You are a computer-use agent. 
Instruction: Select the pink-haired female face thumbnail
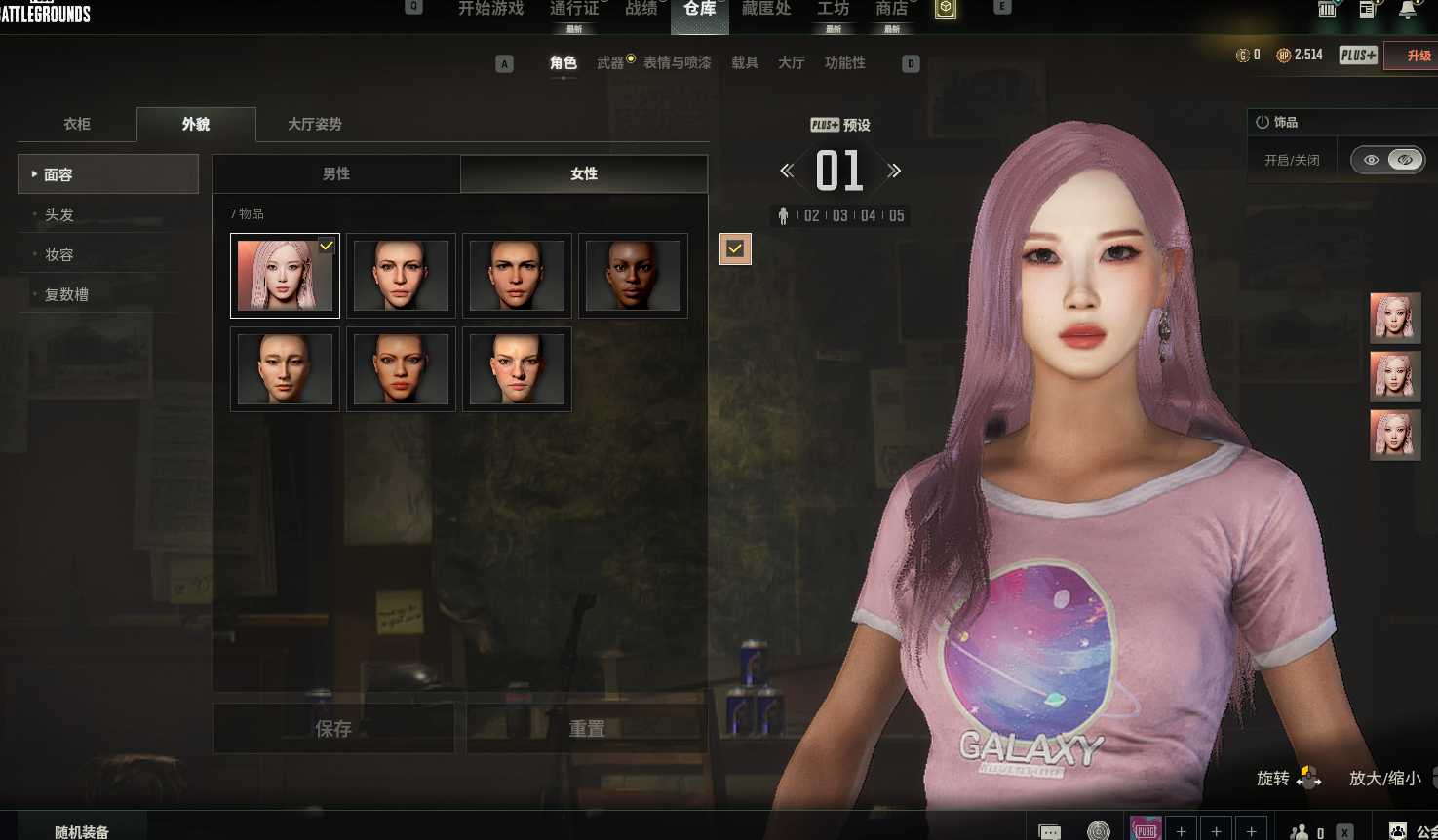click(285, 276)
